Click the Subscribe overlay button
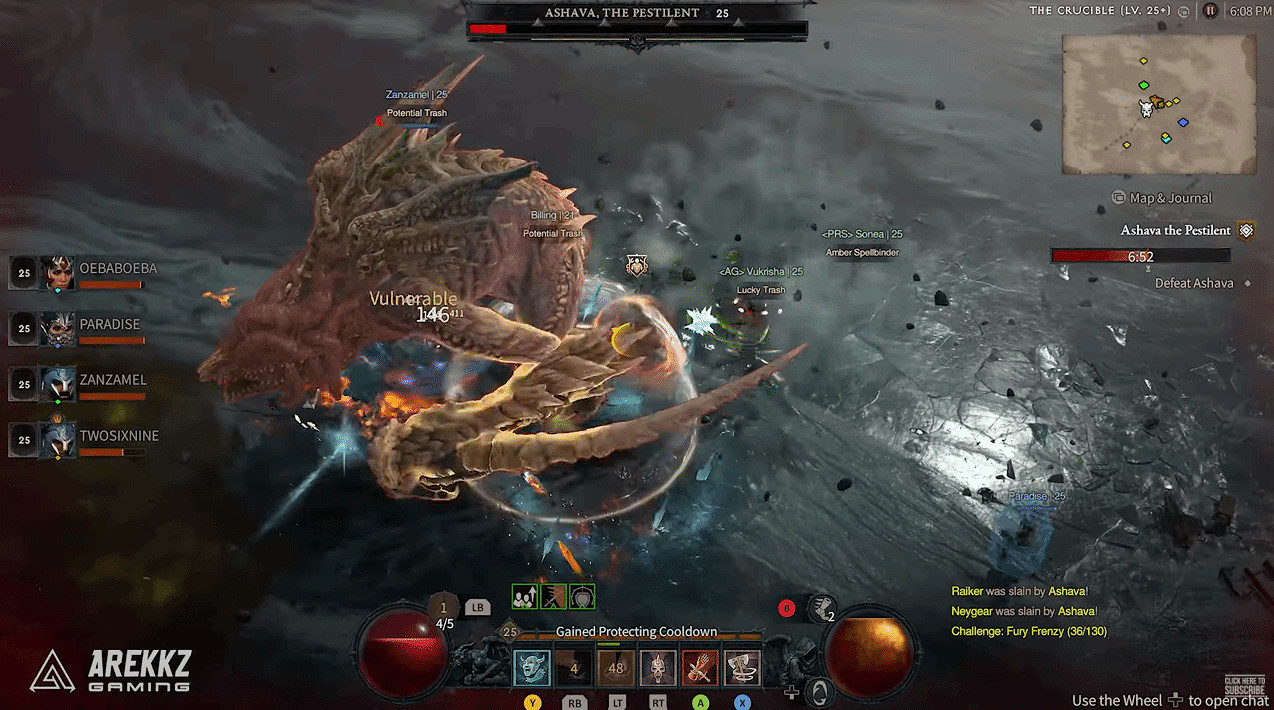The height and width of the screenshot is (710, 1274). 1243,686
